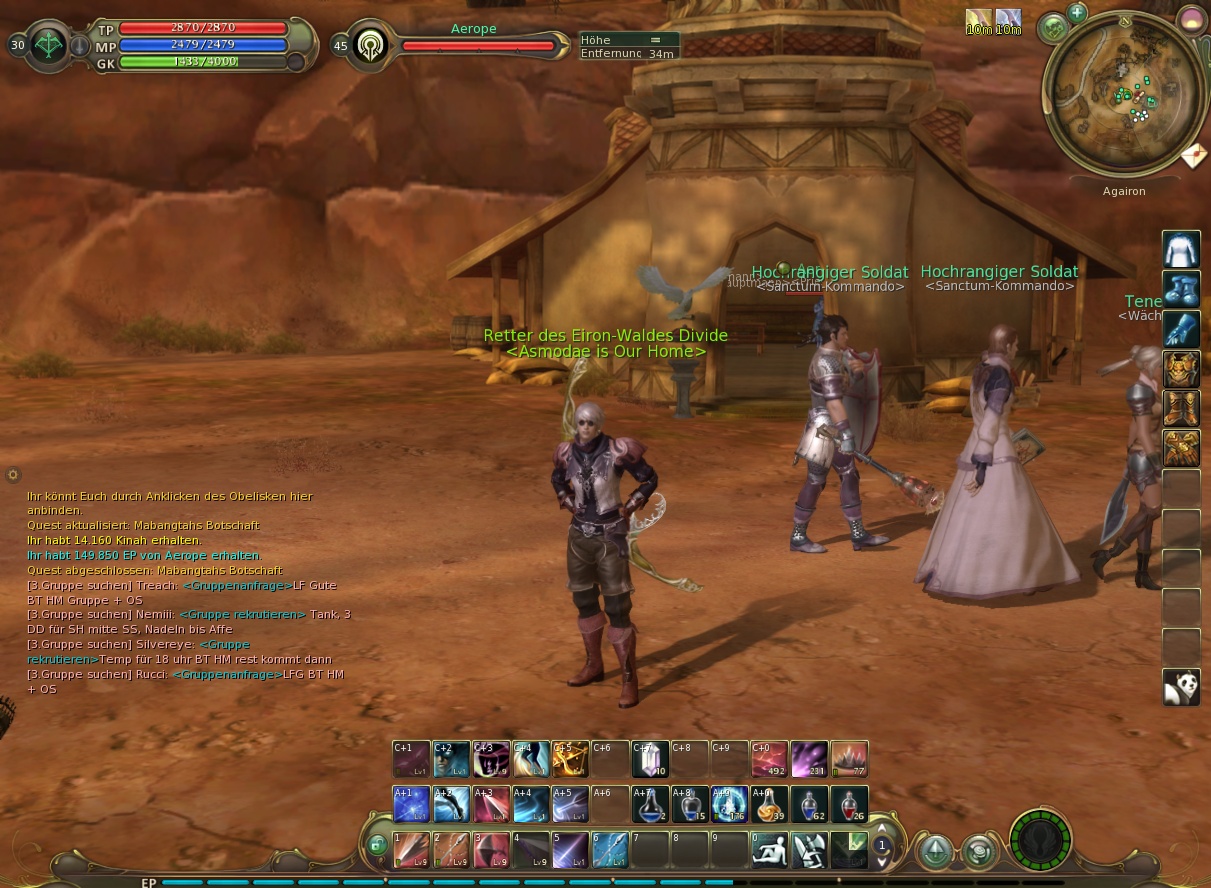This screenshot has width=1211, height=888.
Task: Use the white crystal item in C+7
Action: [650, 759]
